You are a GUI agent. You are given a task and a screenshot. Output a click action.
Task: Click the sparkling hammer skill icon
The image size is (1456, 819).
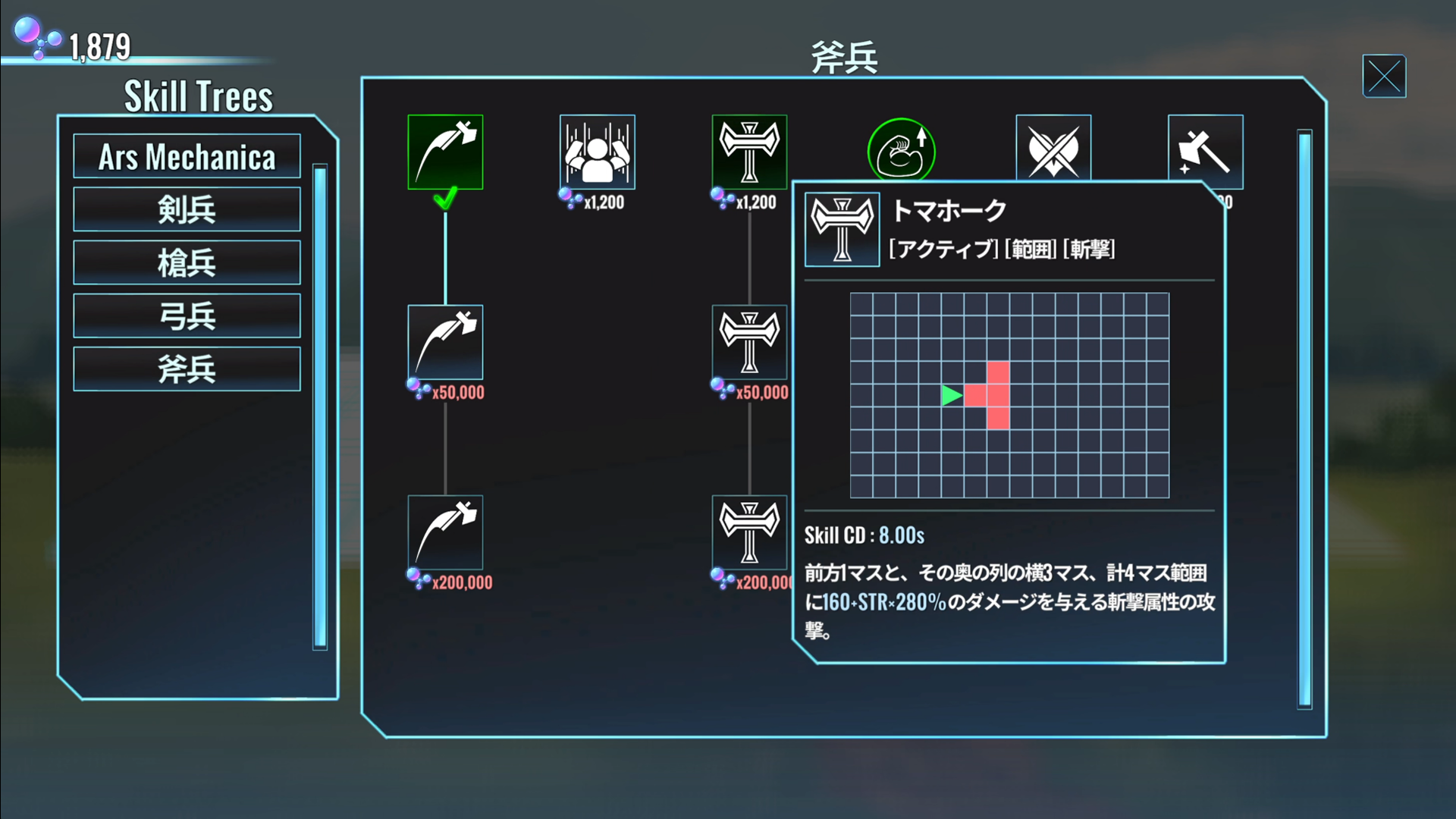pyautogui.click(x=1205, y=150)
